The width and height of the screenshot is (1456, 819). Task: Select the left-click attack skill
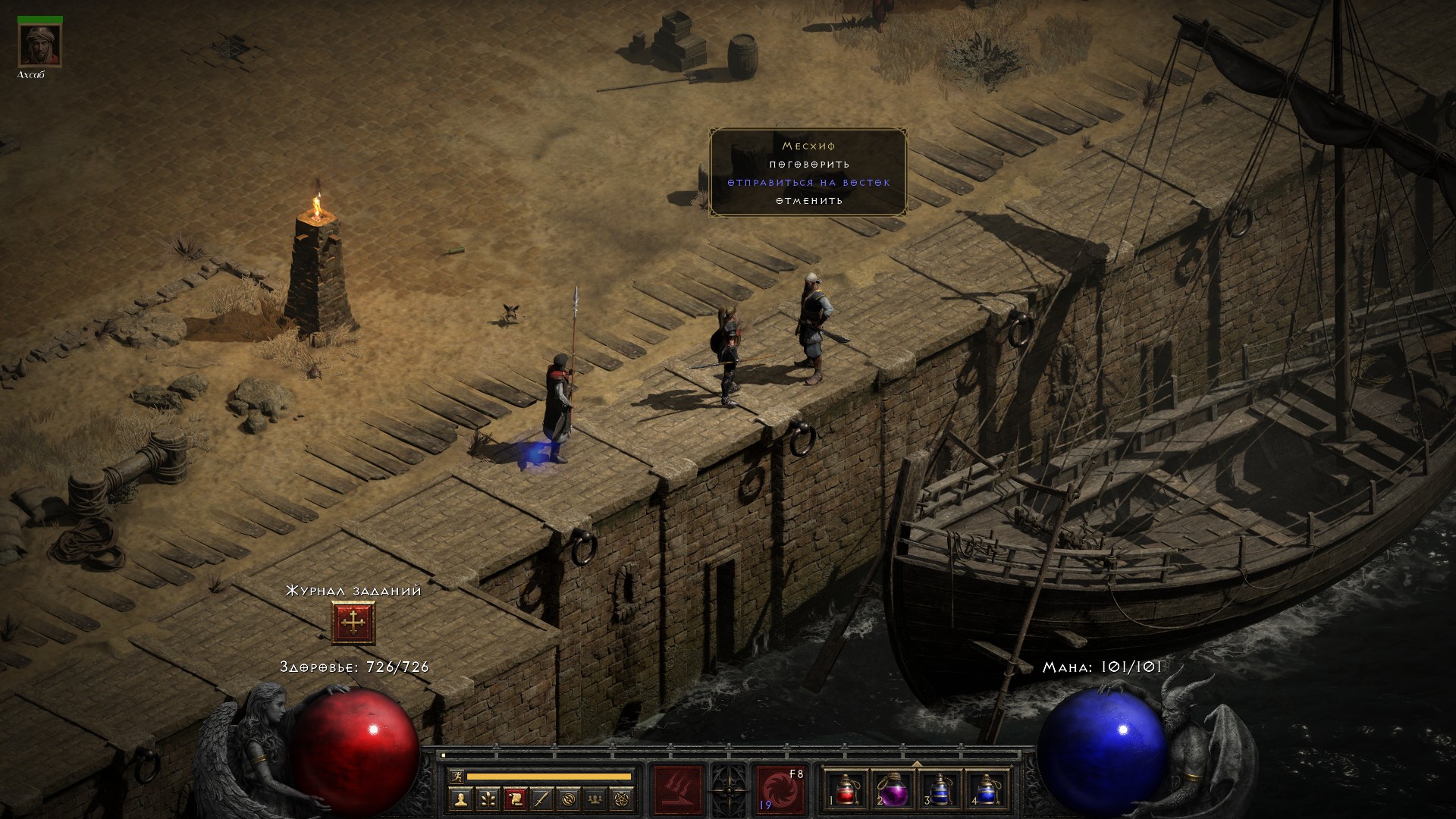(678, 789)
